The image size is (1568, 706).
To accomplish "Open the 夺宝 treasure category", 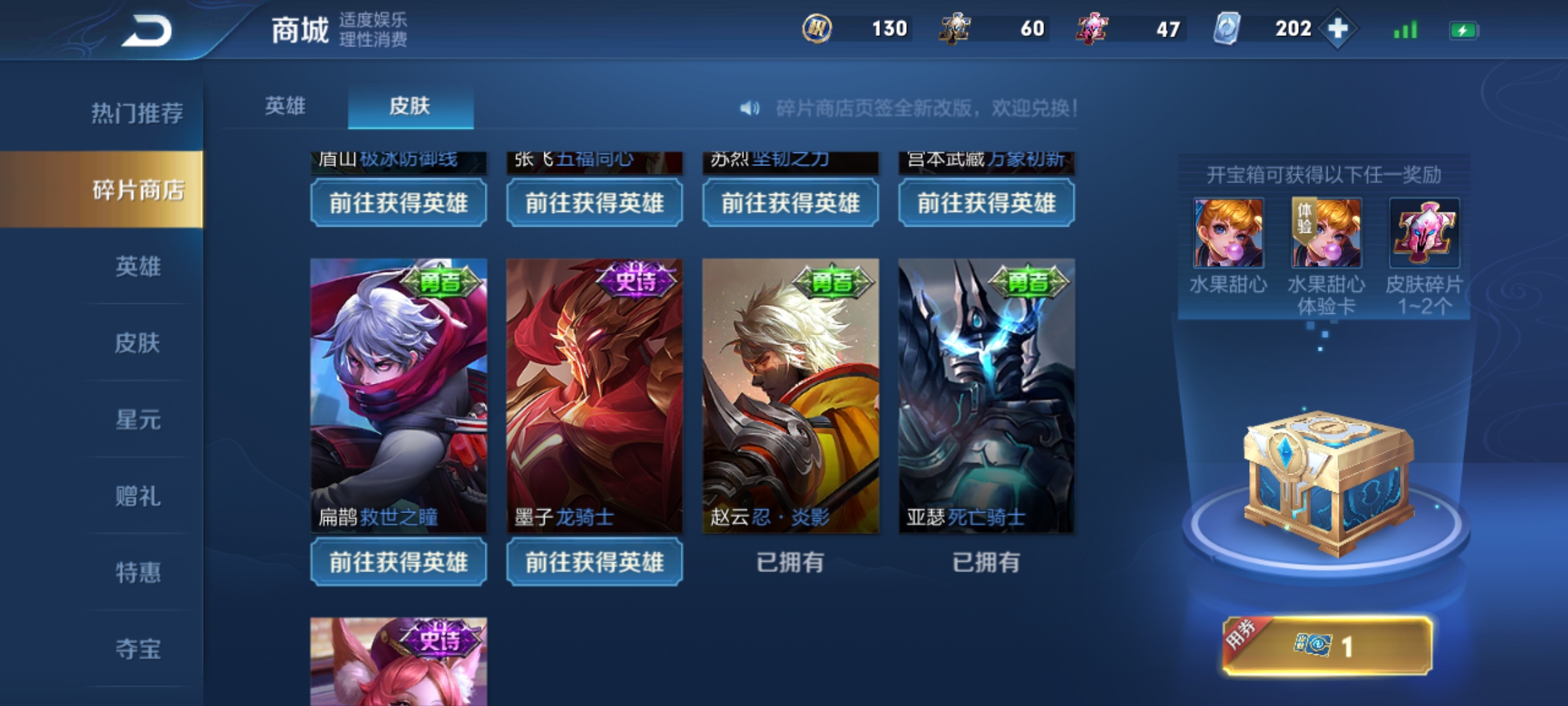I will coord(137,649).
